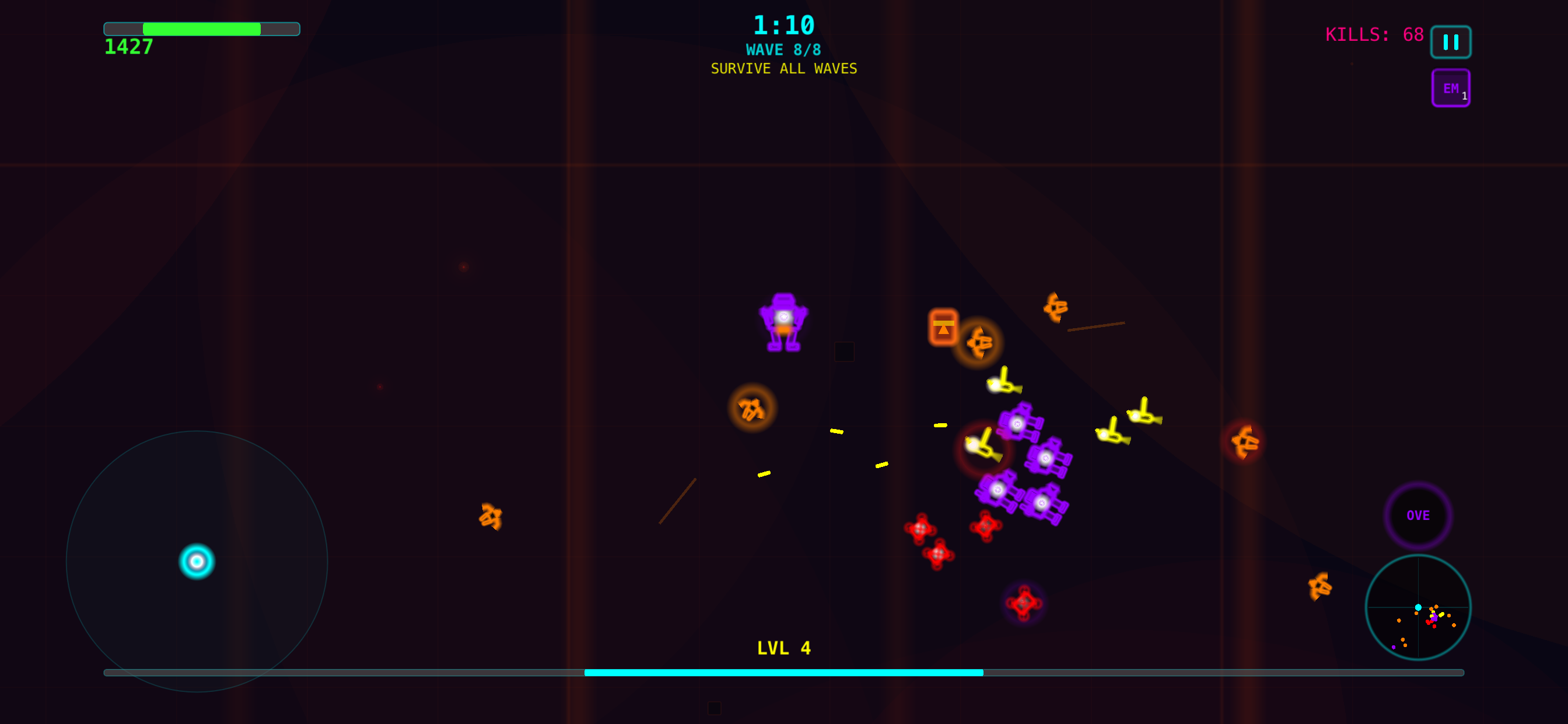Click the cyan LVL 4 progress bar

point(784,673)
